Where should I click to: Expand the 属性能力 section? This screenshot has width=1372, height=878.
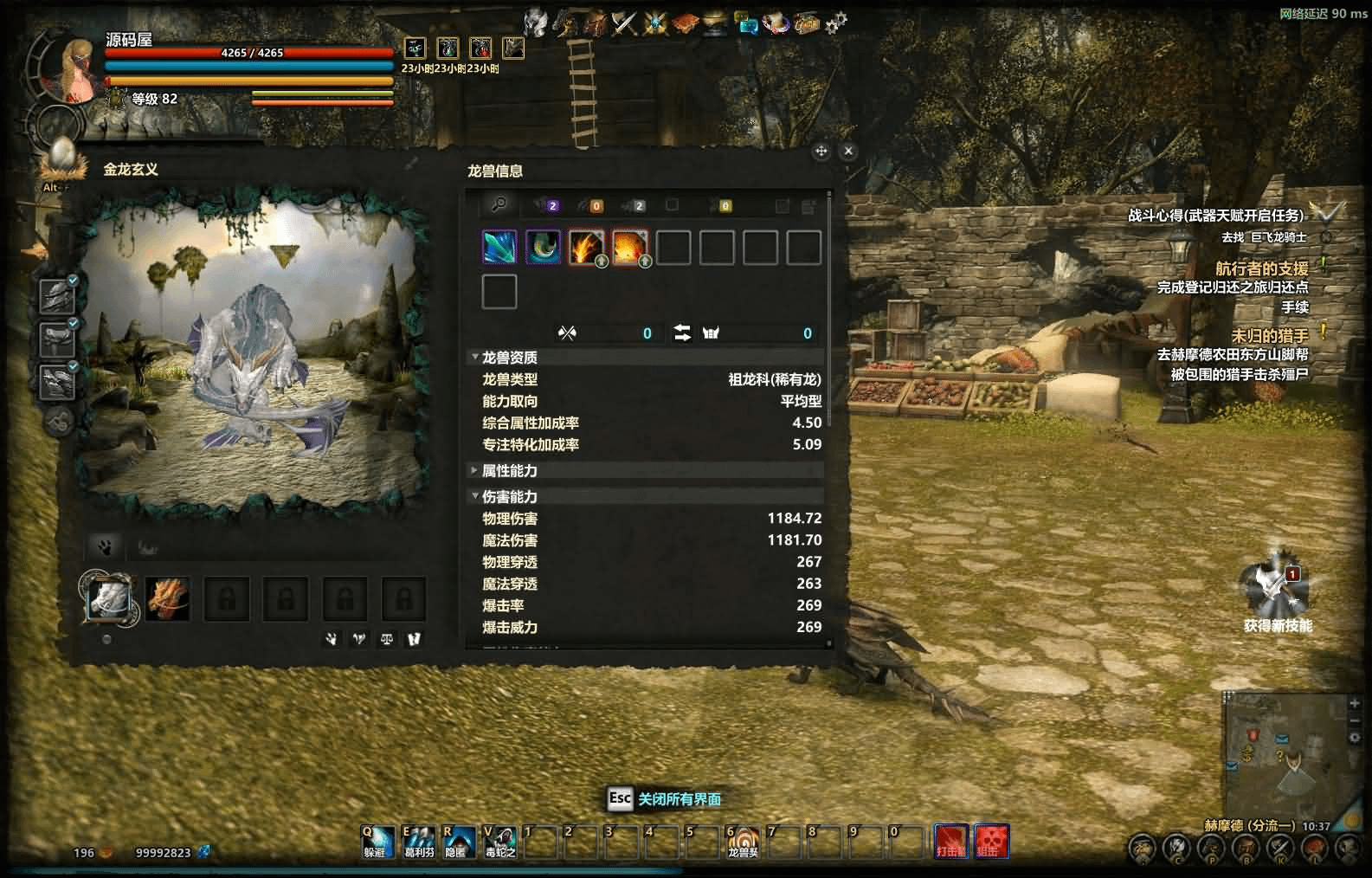(x=474, y=470)
